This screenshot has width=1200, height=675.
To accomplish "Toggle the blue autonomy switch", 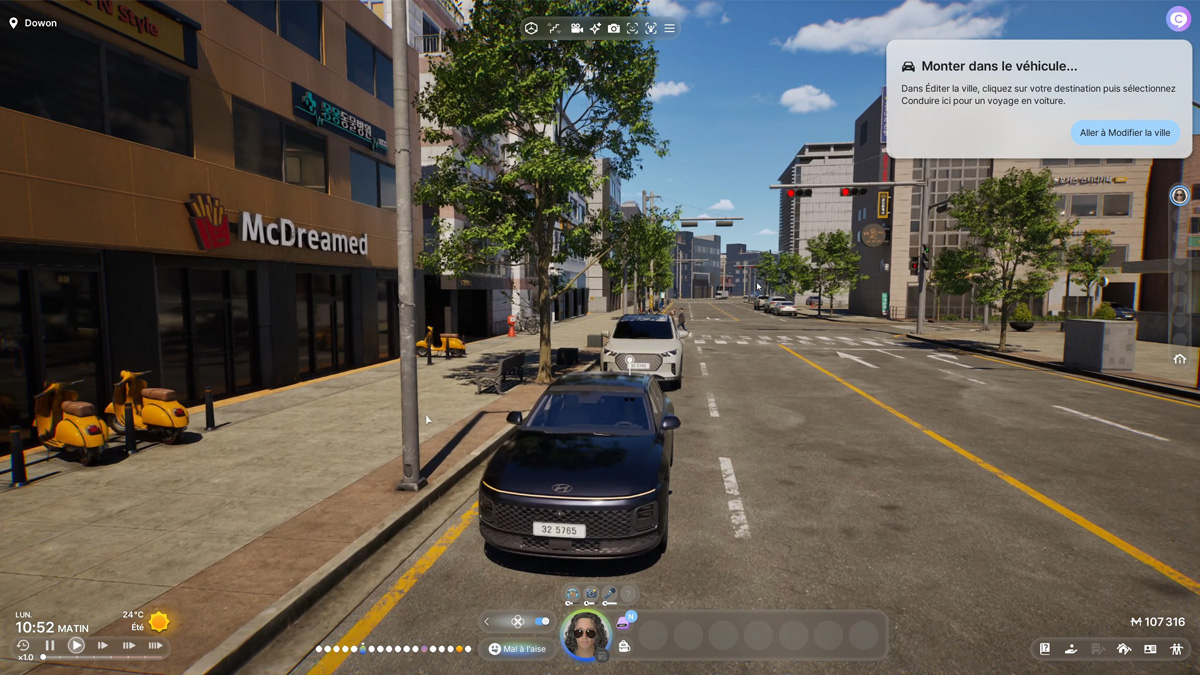I will (x=542, y=621).
